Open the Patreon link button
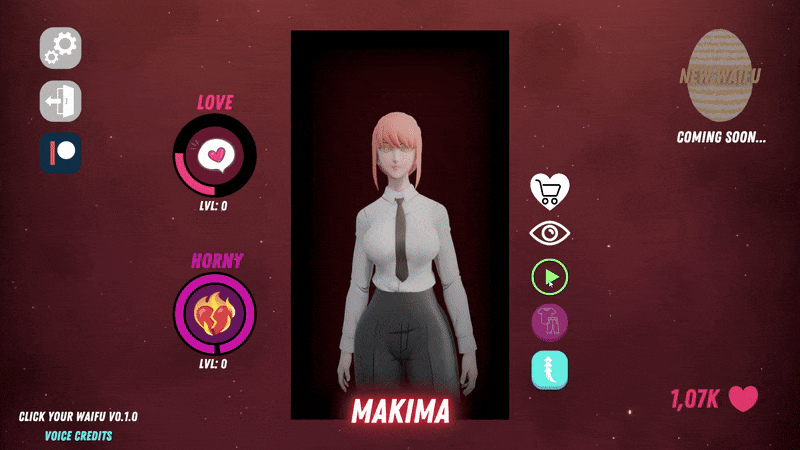Viewport: 800px width, 450px height. click(61, 153)
